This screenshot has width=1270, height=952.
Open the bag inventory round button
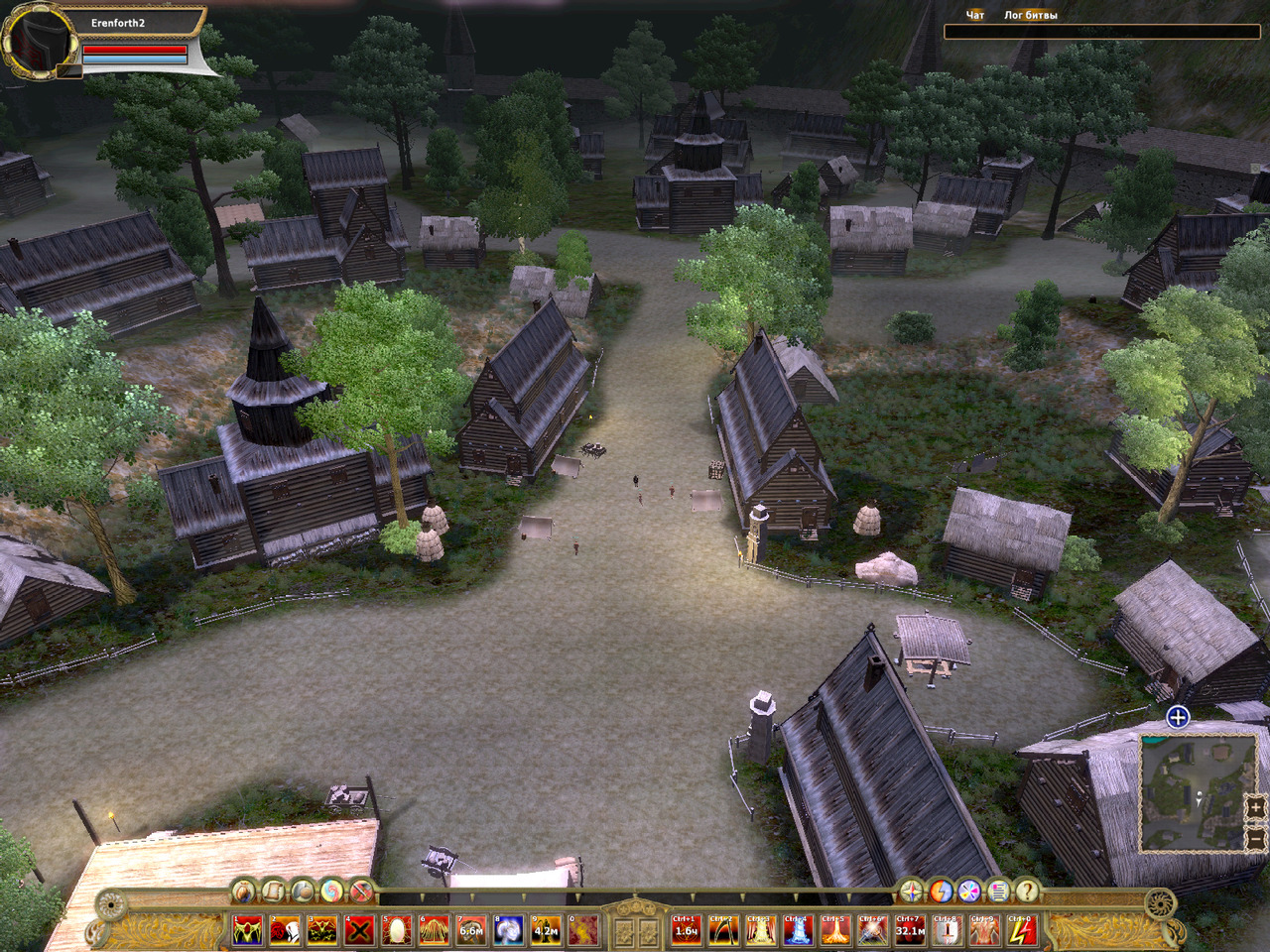[x=244, y=891]
